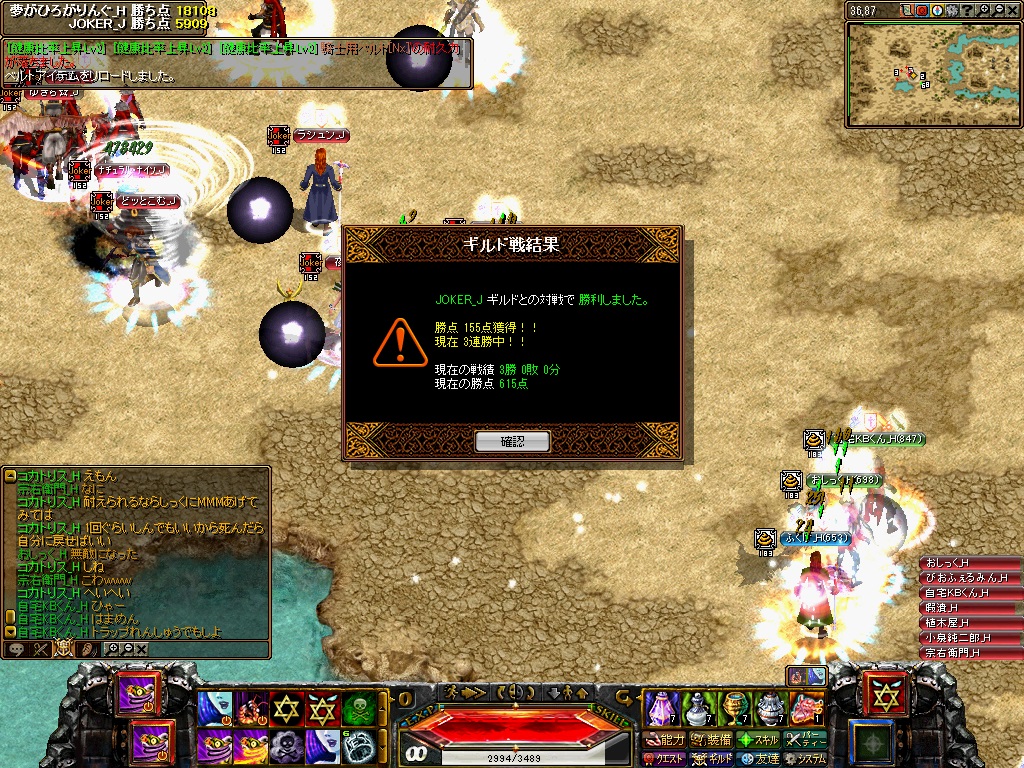The image size is (1024, 768).
Task: Open the システム (system) menu
Action: (806, 759)
